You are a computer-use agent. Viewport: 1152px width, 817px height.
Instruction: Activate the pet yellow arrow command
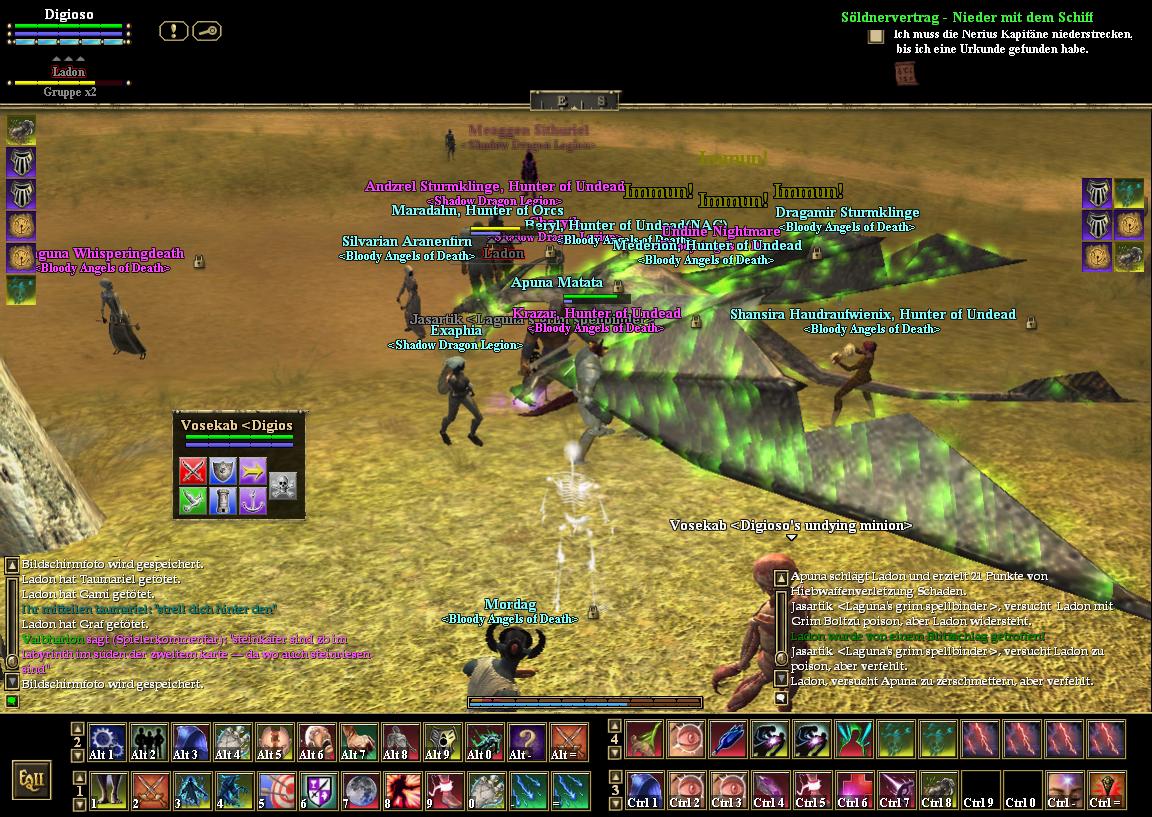pyautogui.click(x=252, y=471)
